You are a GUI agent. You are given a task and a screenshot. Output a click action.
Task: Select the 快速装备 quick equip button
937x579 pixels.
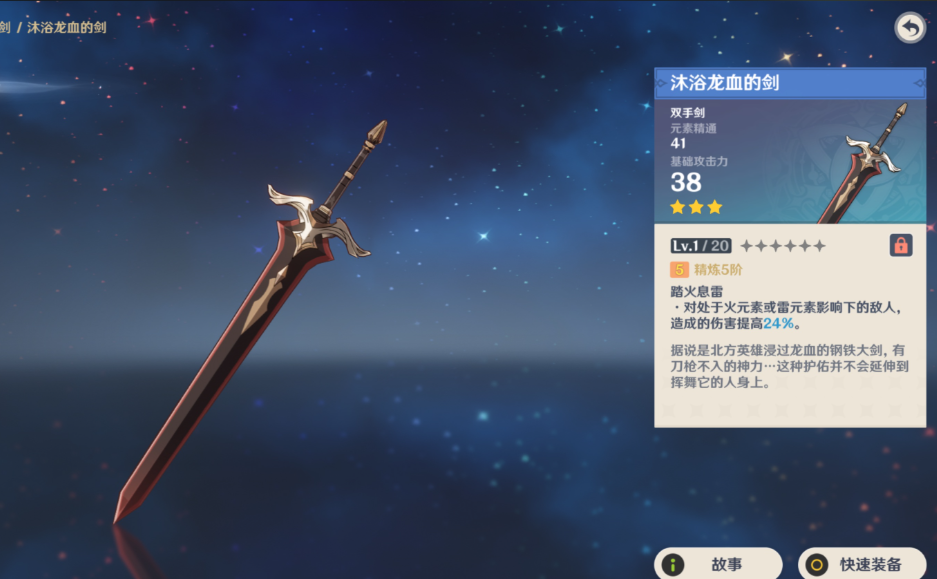pos(862,564)
